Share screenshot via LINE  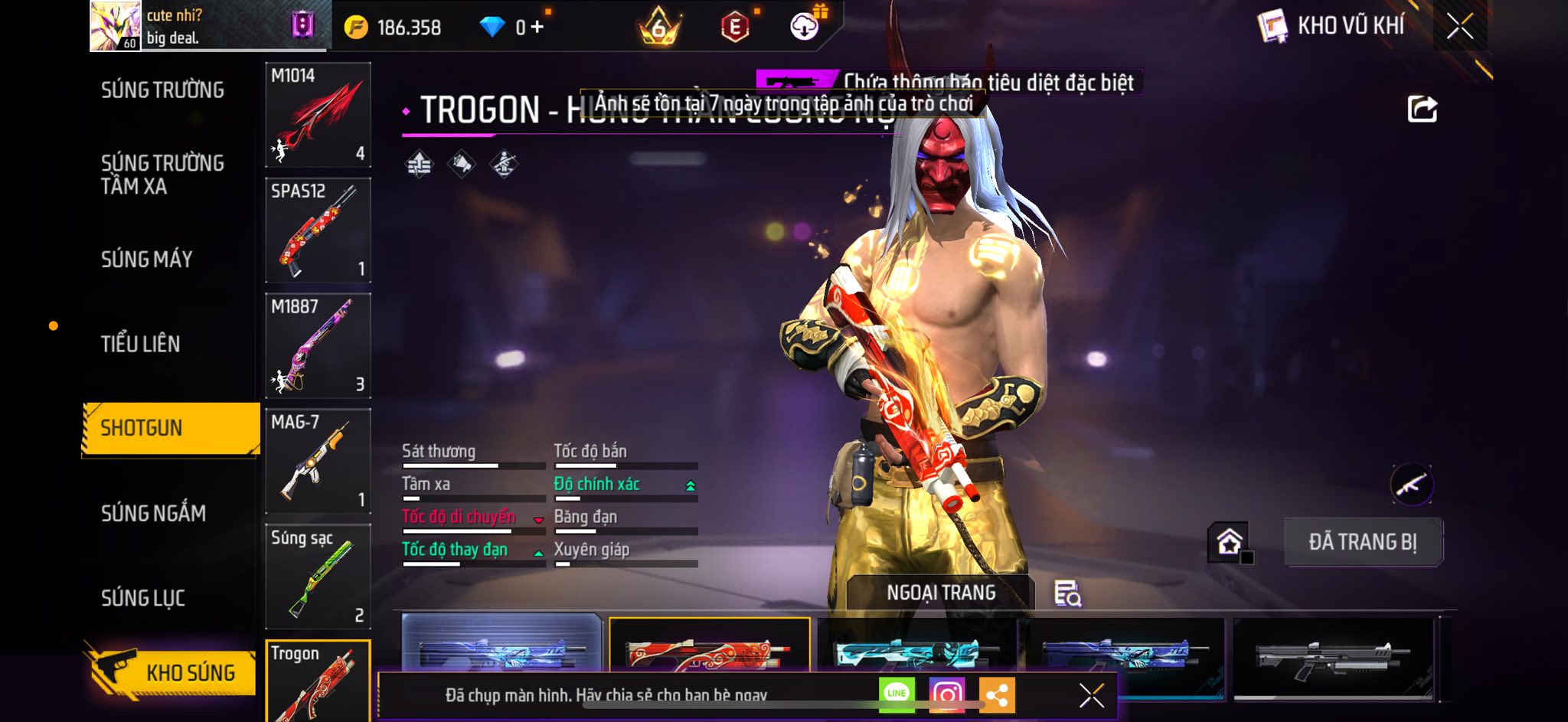[897, 694]
